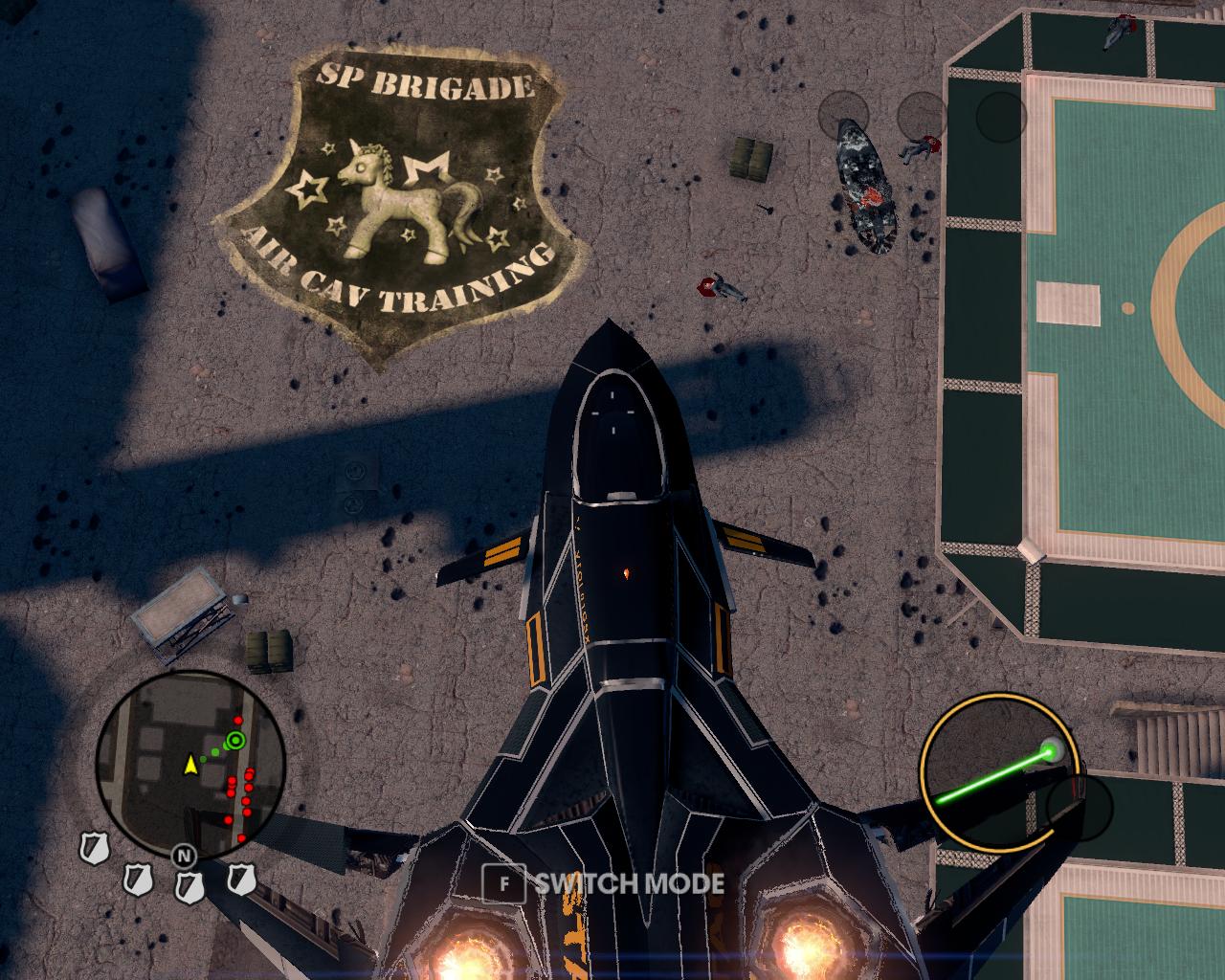Click the north compass marker on the minimap
The width and height of the screenshot is (1225, 980).
coord(183,855)
